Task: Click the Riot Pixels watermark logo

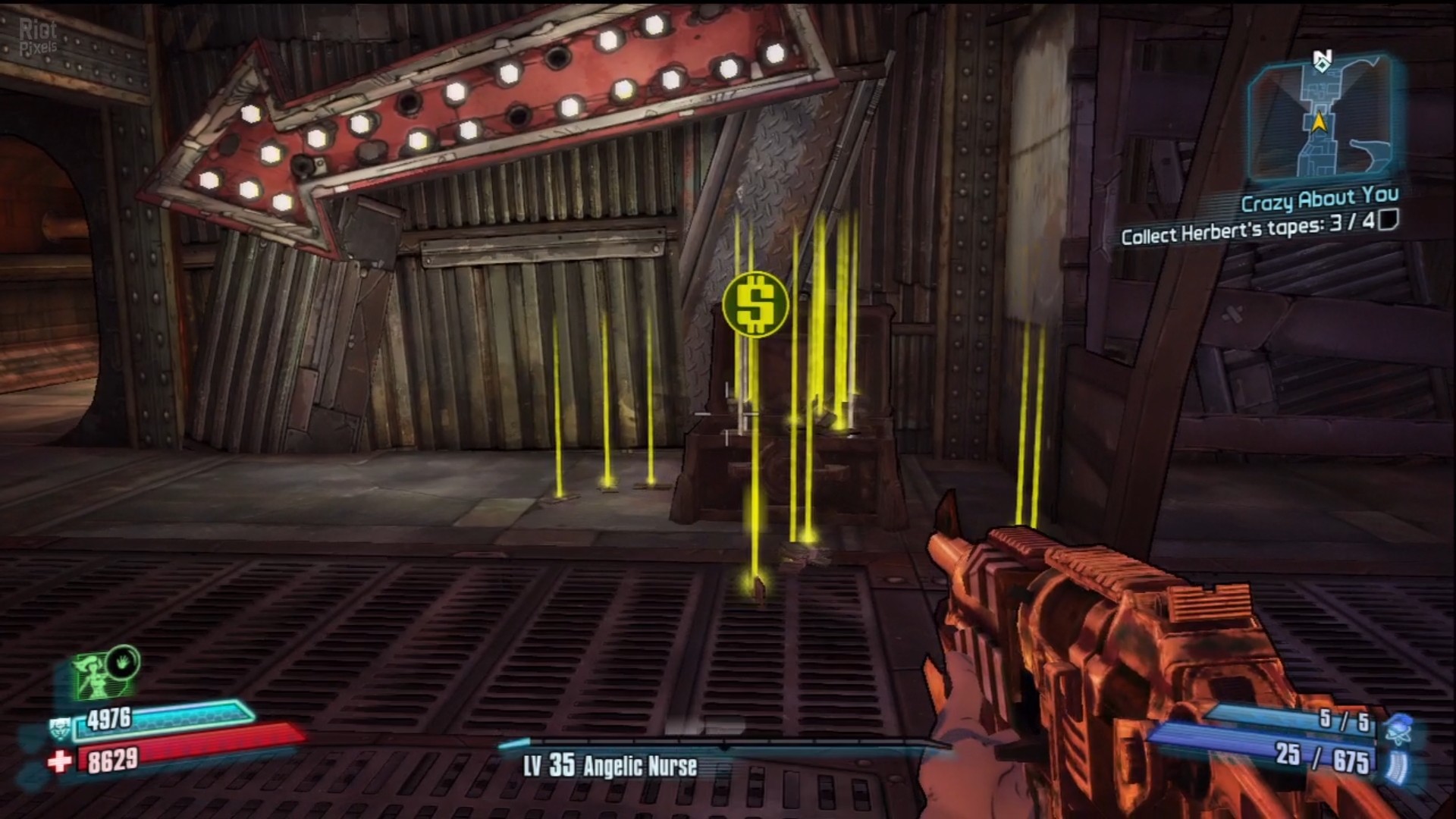Action: click(x=38, y=36)
